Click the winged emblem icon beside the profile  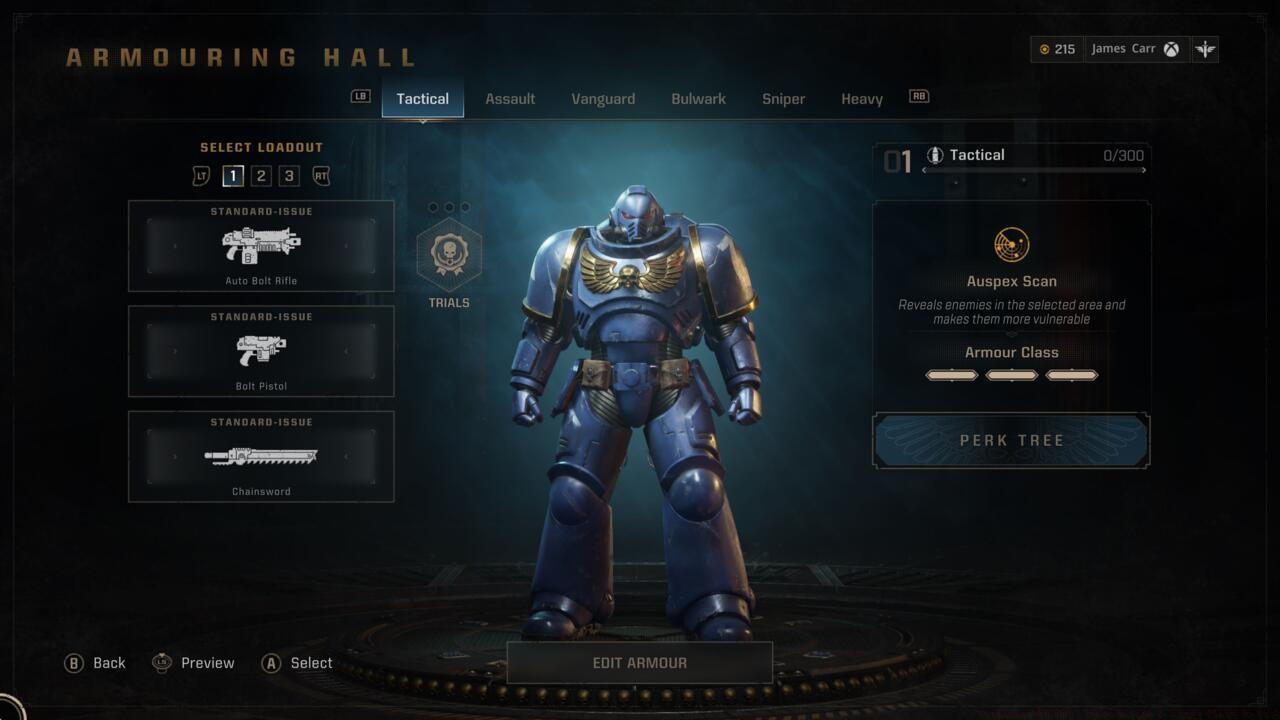pos(1205,49)
